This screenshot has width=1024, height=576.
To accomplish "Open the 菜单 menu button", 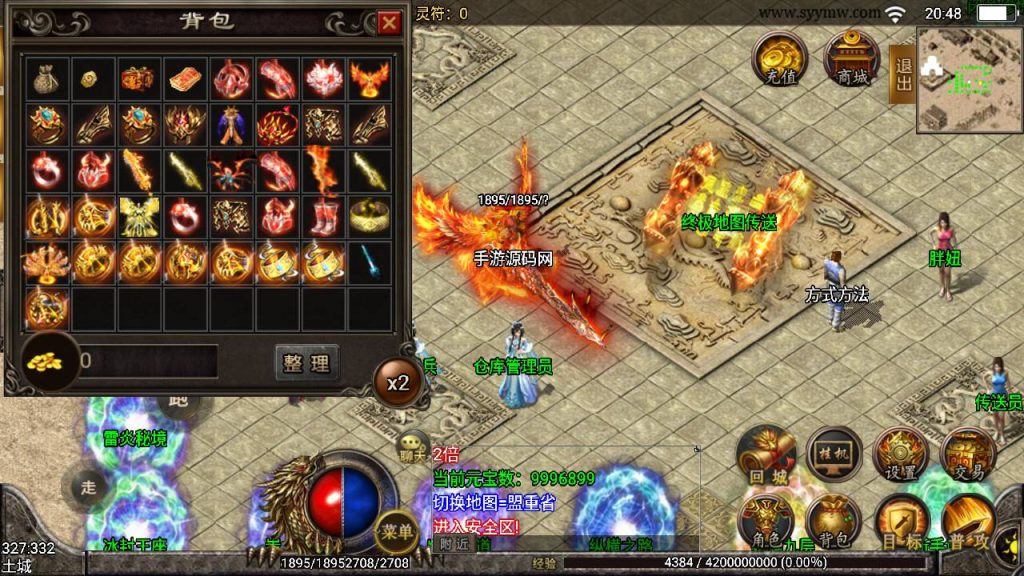I will pos(396,531).
